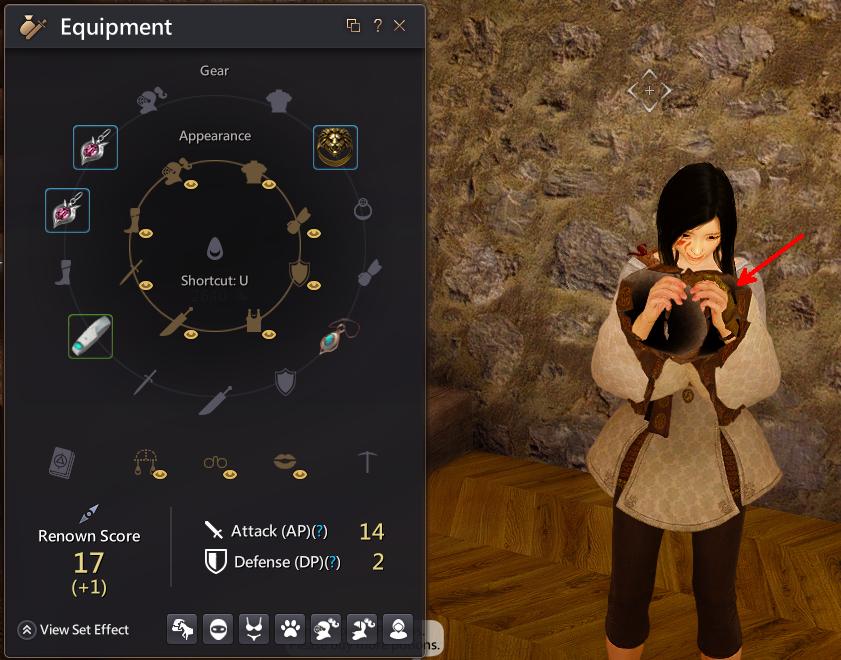Choose the eyeglasses appearance slot

tap(216, 461)
